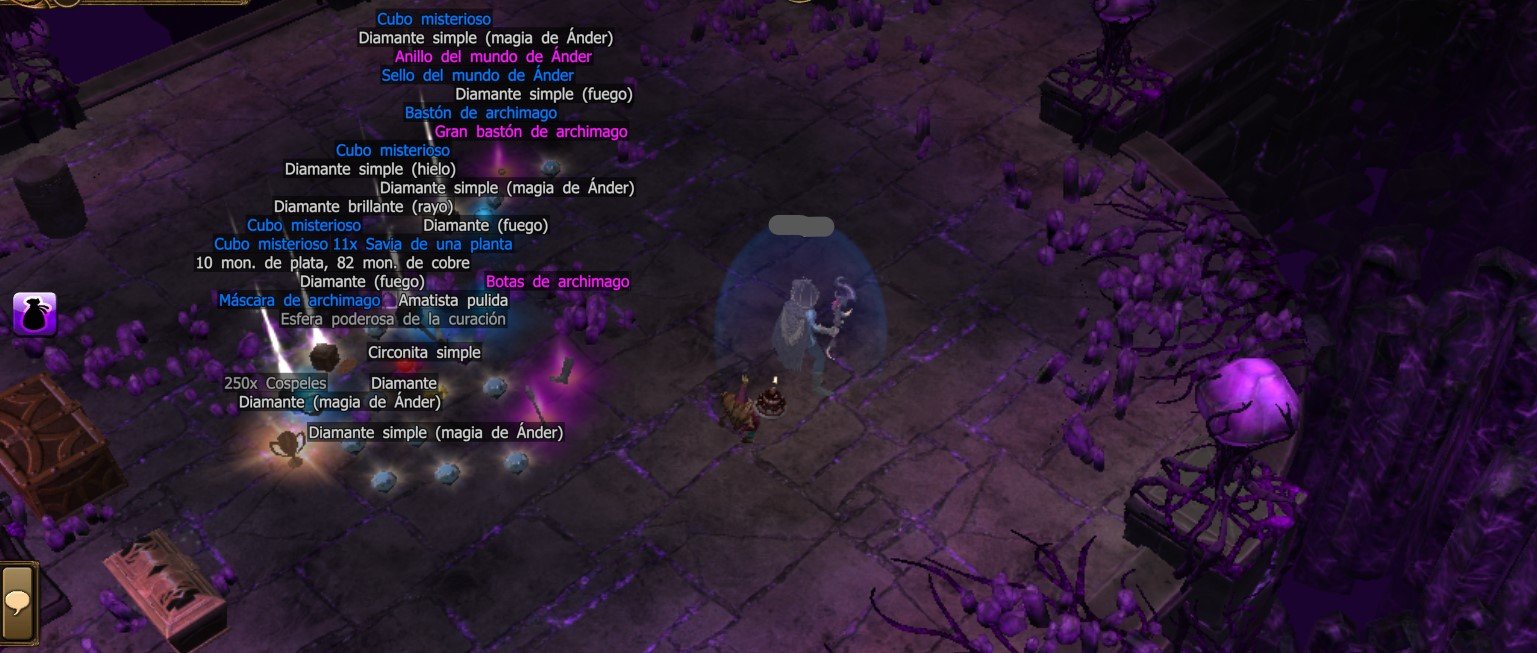Image resolution: width=1537 pixels, height=653 pixels.
Task: Click the Diamante simple (fuego) label
Action: [543, 95]
